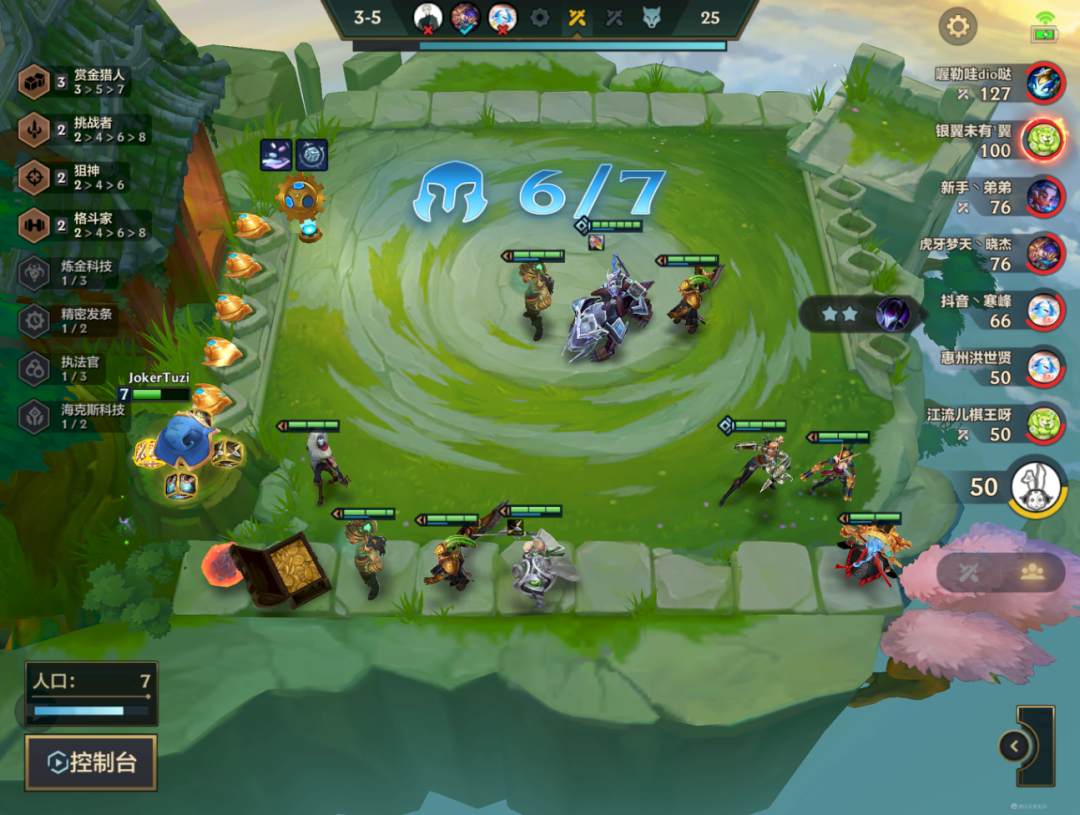Open the 控制台 console panel
This screenshot has width=1080, height=815.
91,763
